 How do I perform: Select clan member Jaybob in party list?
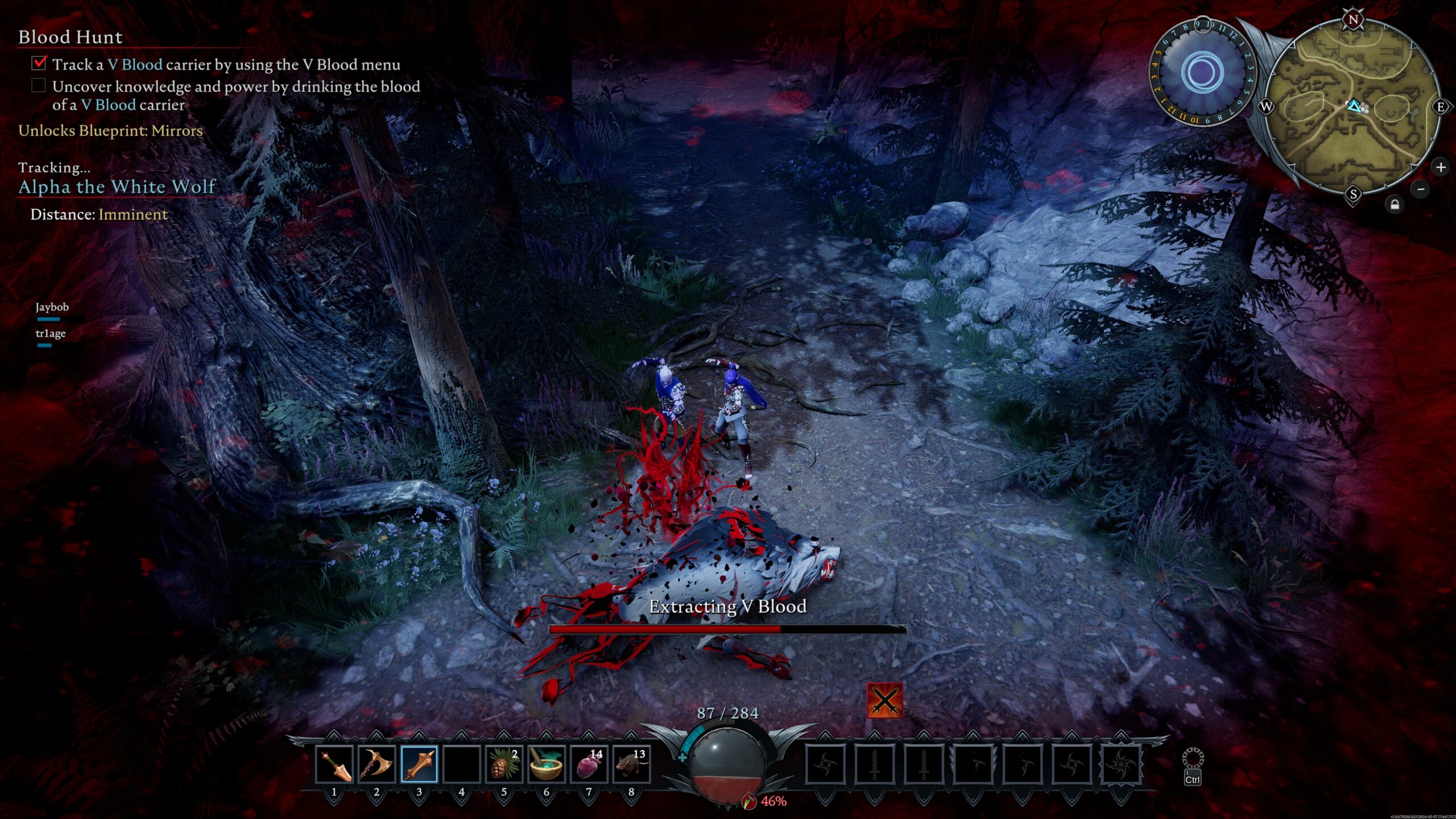pyautogui.click(x=52, y=307)
